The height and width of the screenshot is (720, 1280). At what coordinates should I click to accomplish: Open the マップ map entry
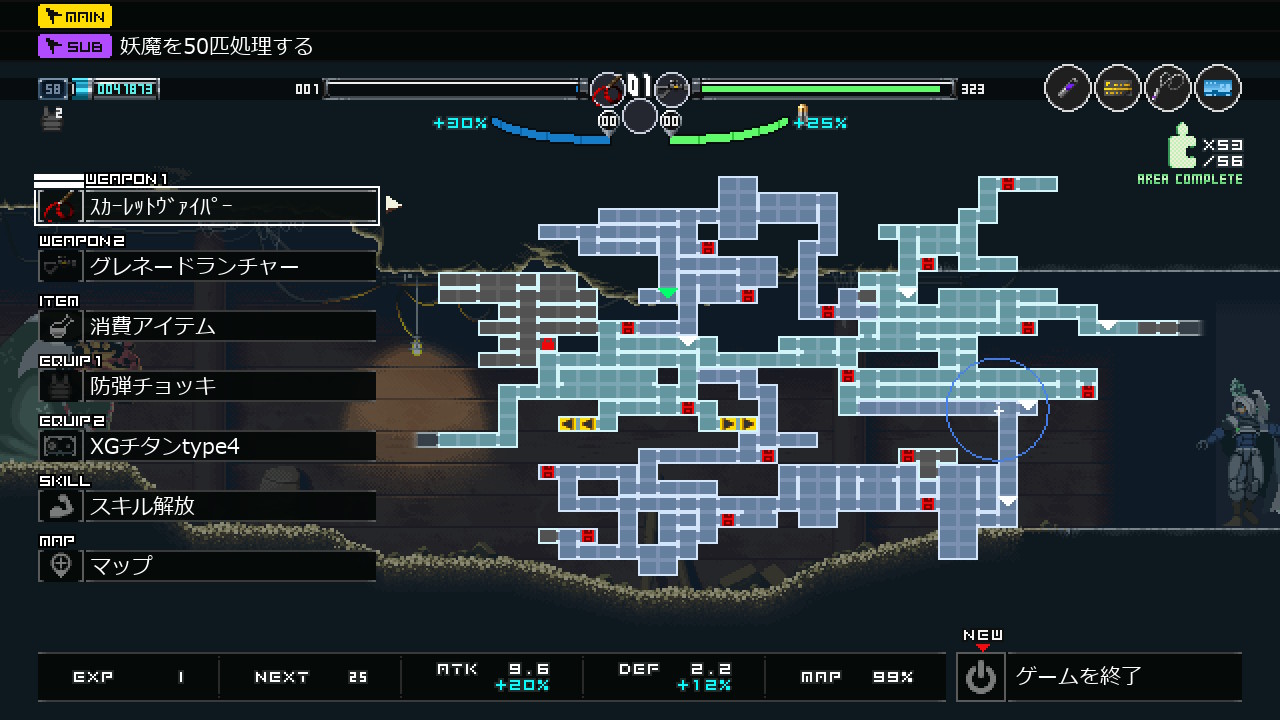point(207,566)
